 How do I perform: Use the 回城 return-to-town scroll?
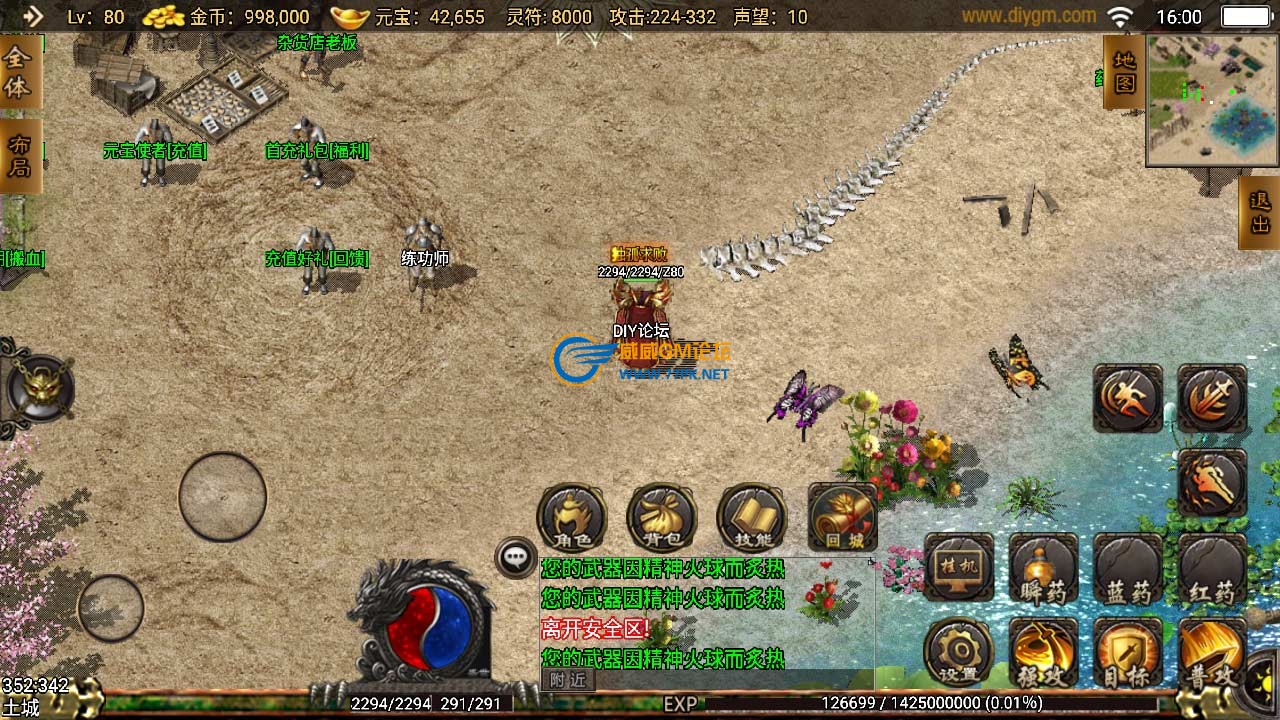[x=842, y=518]
